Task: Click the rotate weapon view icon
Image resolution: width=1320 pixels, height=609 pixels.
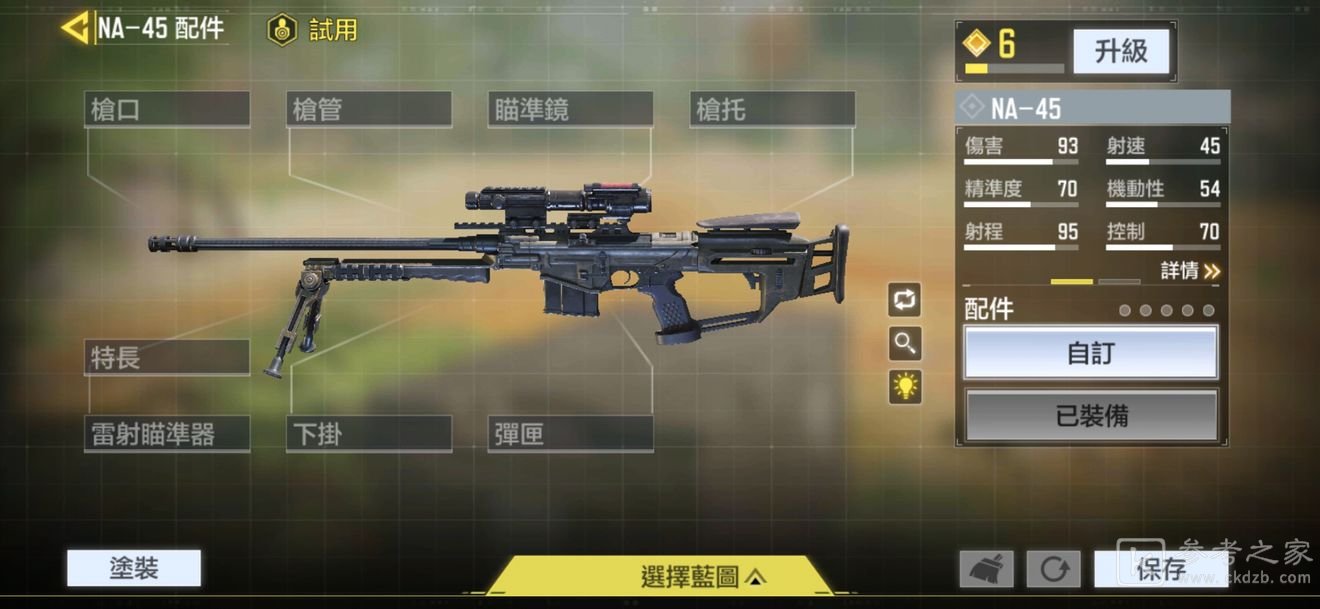Action: (904, 300)
